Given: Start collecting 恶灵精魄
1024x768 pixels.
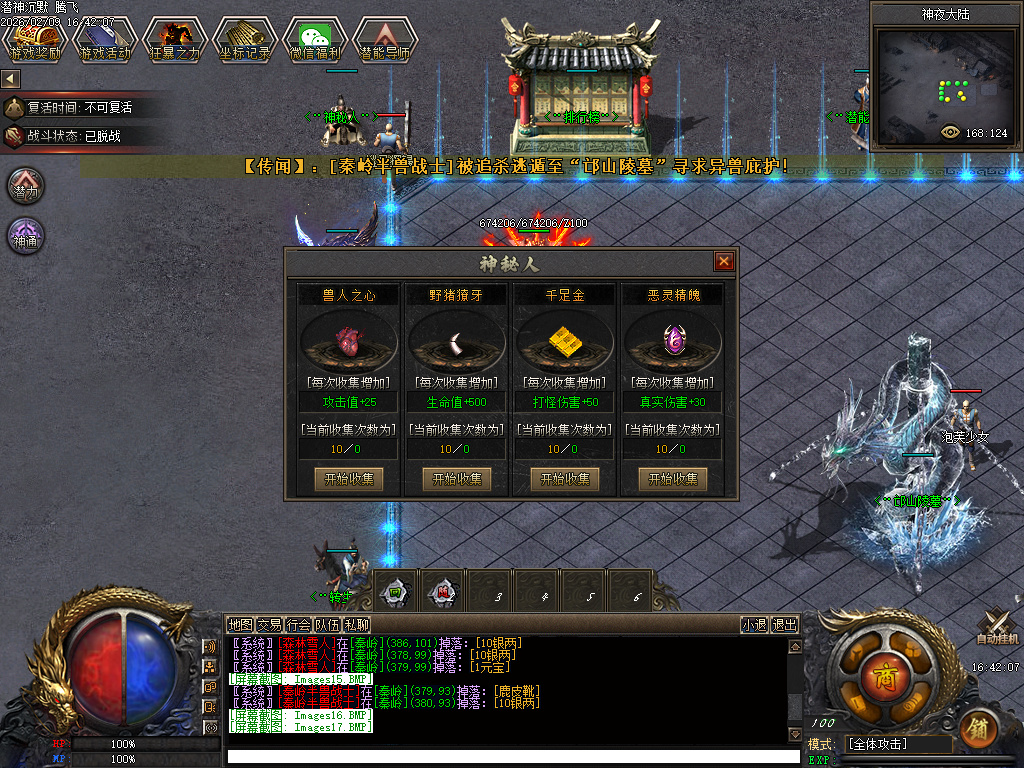Looking at the screenshot, I should (673, 479).
